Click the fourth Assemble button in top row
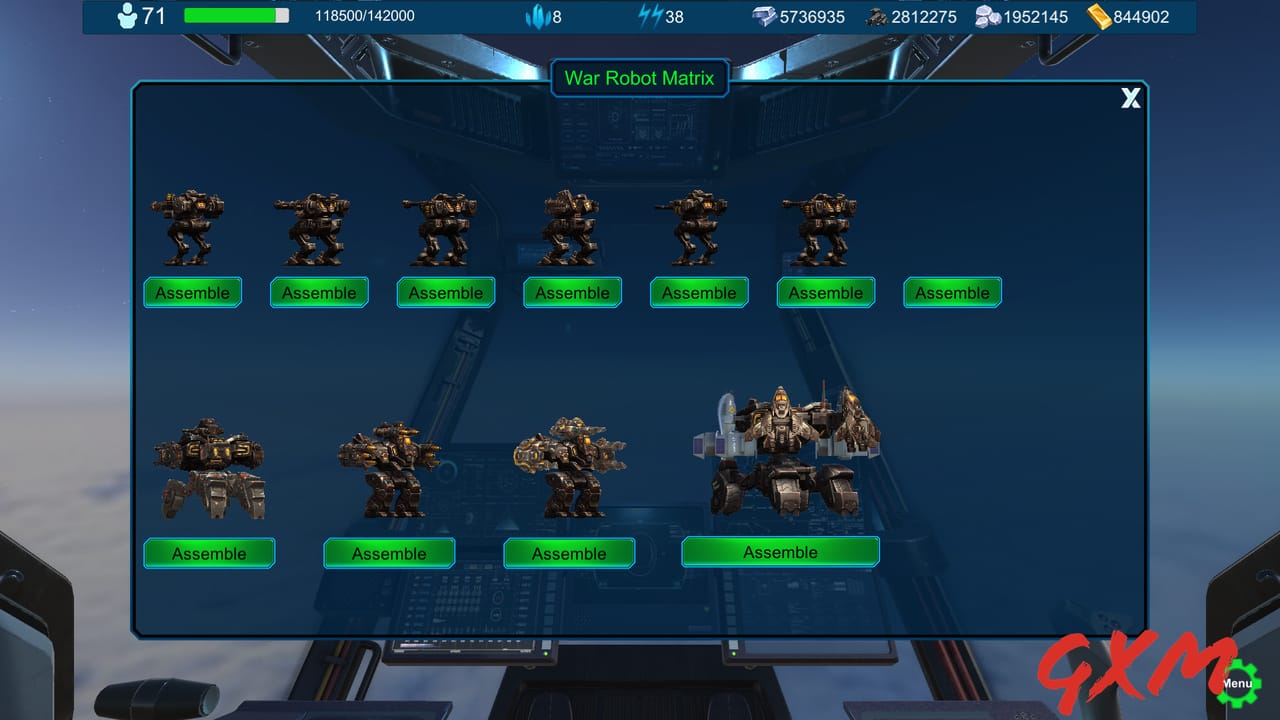The height and width of the screenshot is (720, 1280). point(572,292)
